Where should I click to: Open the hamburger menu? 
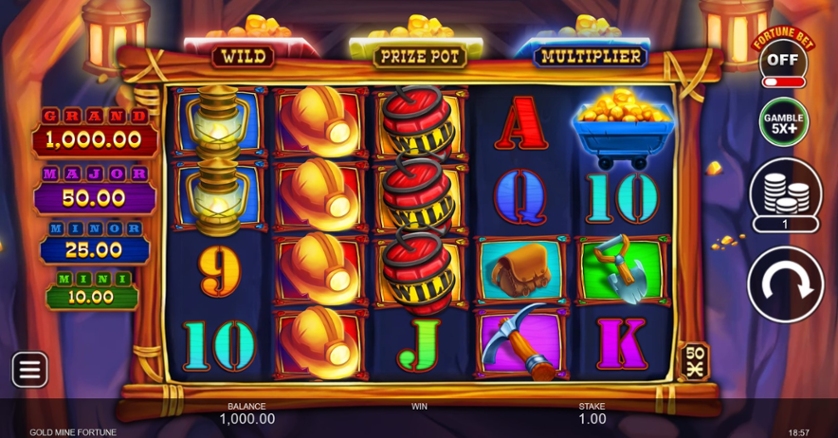(30, 370)
